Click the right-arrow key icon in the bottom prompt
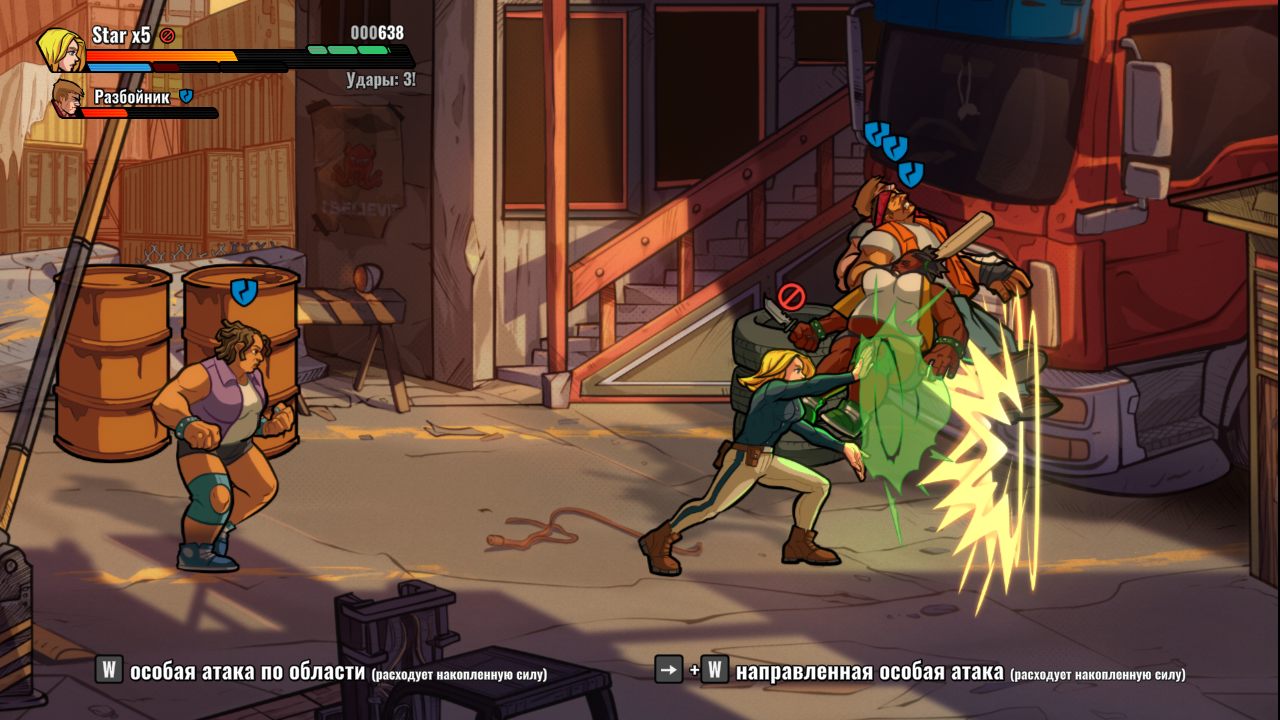Screen dimensions: 1280x720 tap(667, 675)
